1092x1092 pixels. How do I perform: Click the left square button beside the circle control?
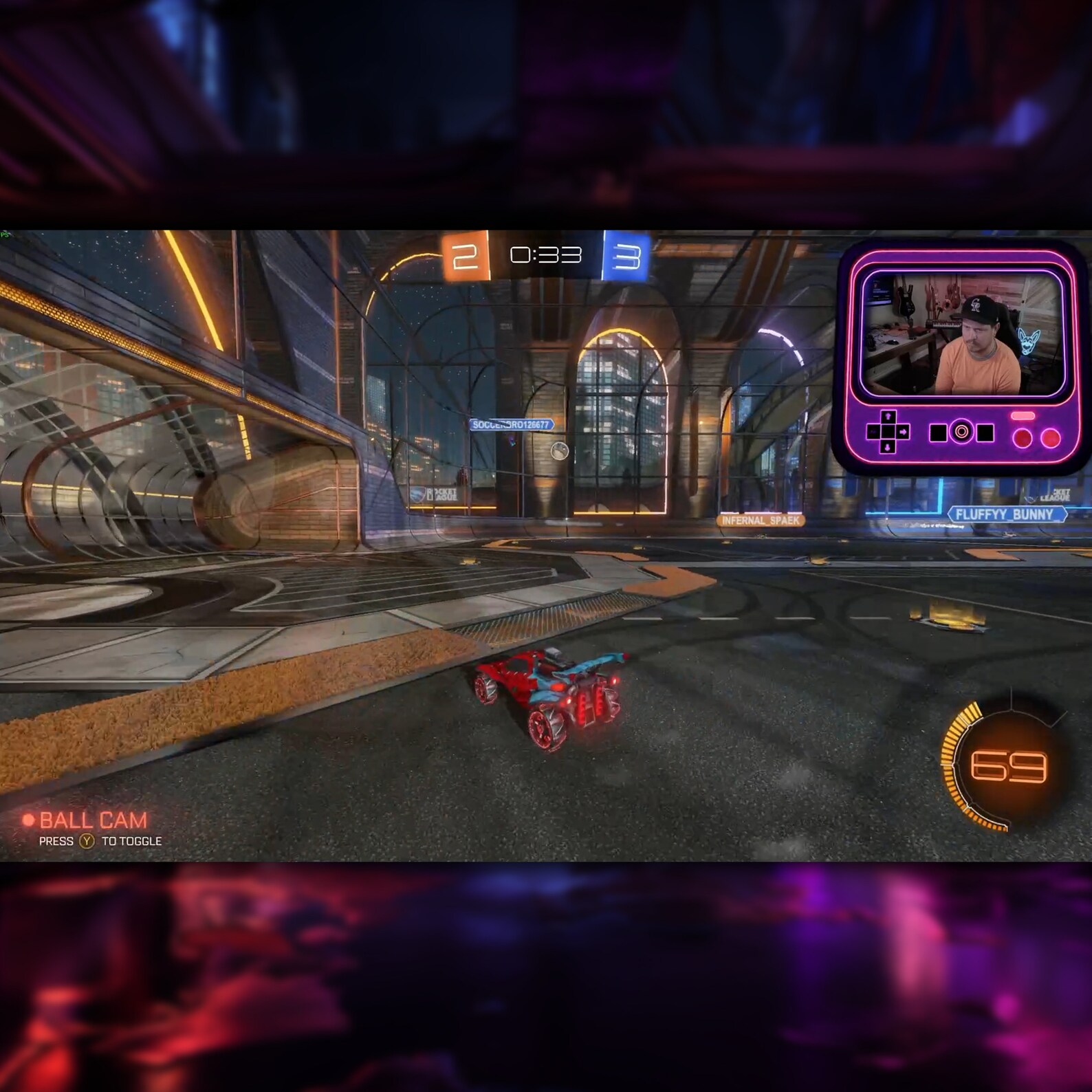pos(938,432)
